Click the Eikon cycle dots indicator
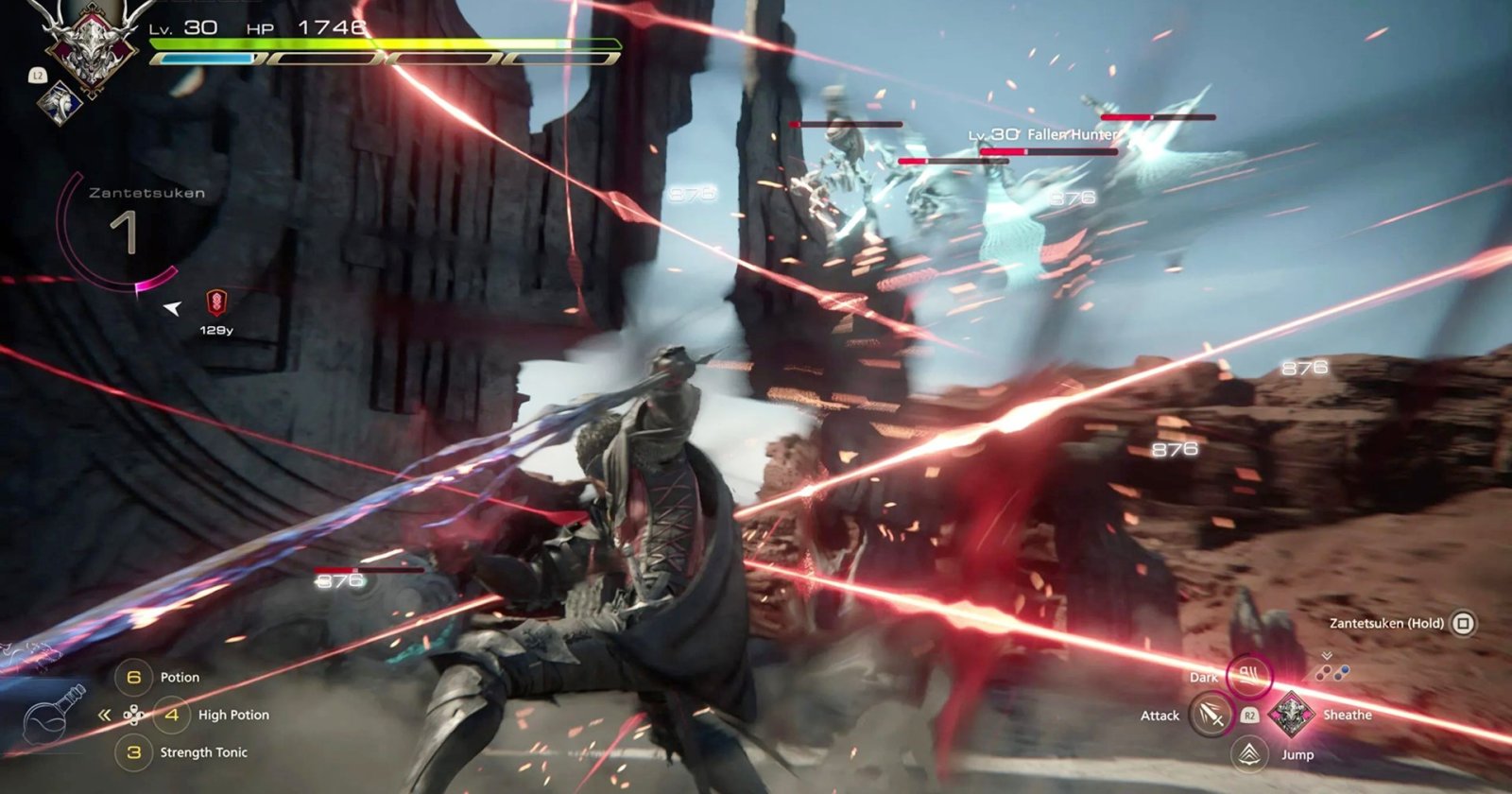The height and width of the screenshot is (794, 1512). [x=1332, y=672]
